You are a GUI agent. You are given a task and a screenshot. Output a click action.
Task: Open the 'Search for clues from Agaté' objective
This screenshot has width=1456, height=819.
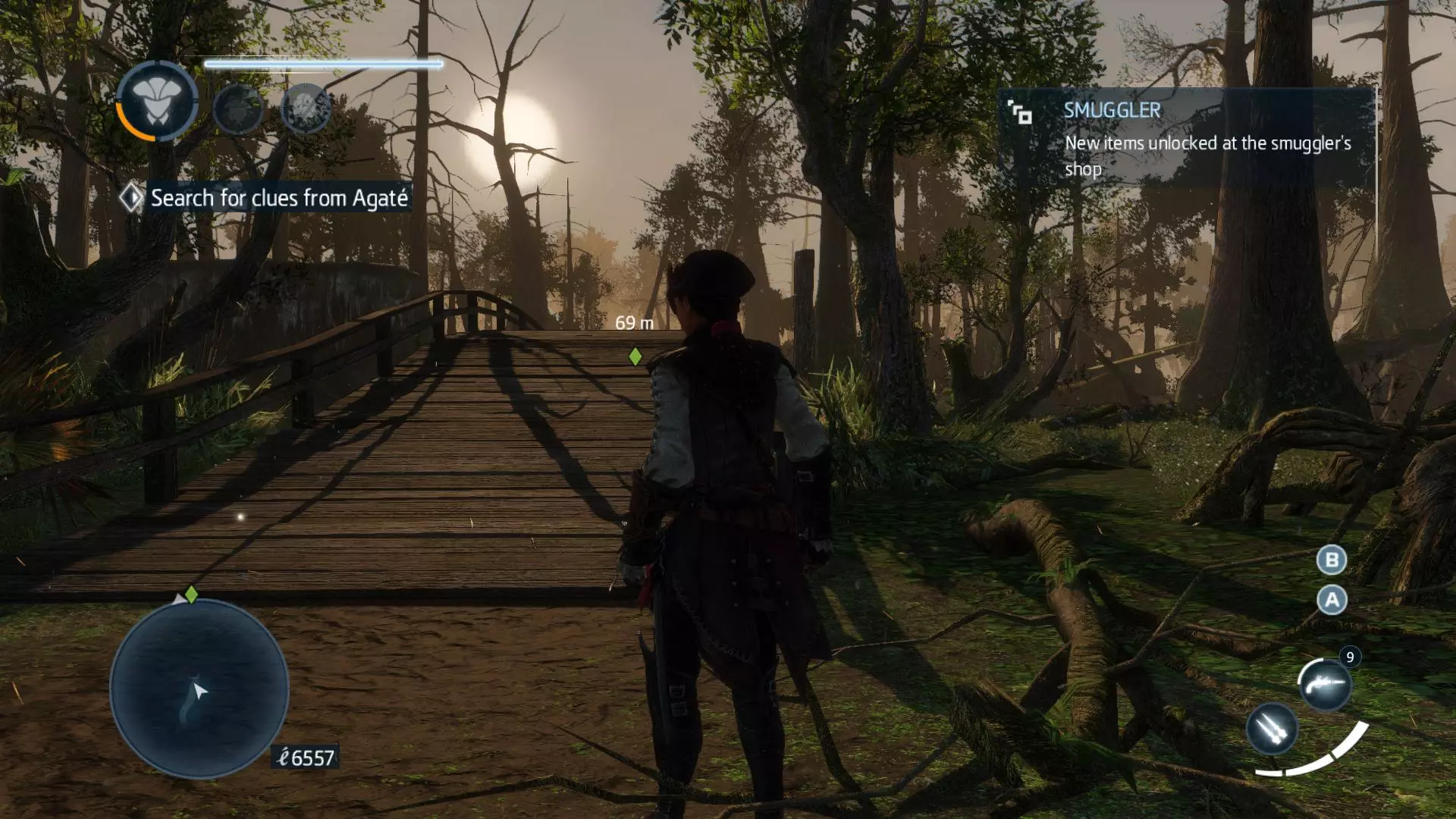coord(278,198)
